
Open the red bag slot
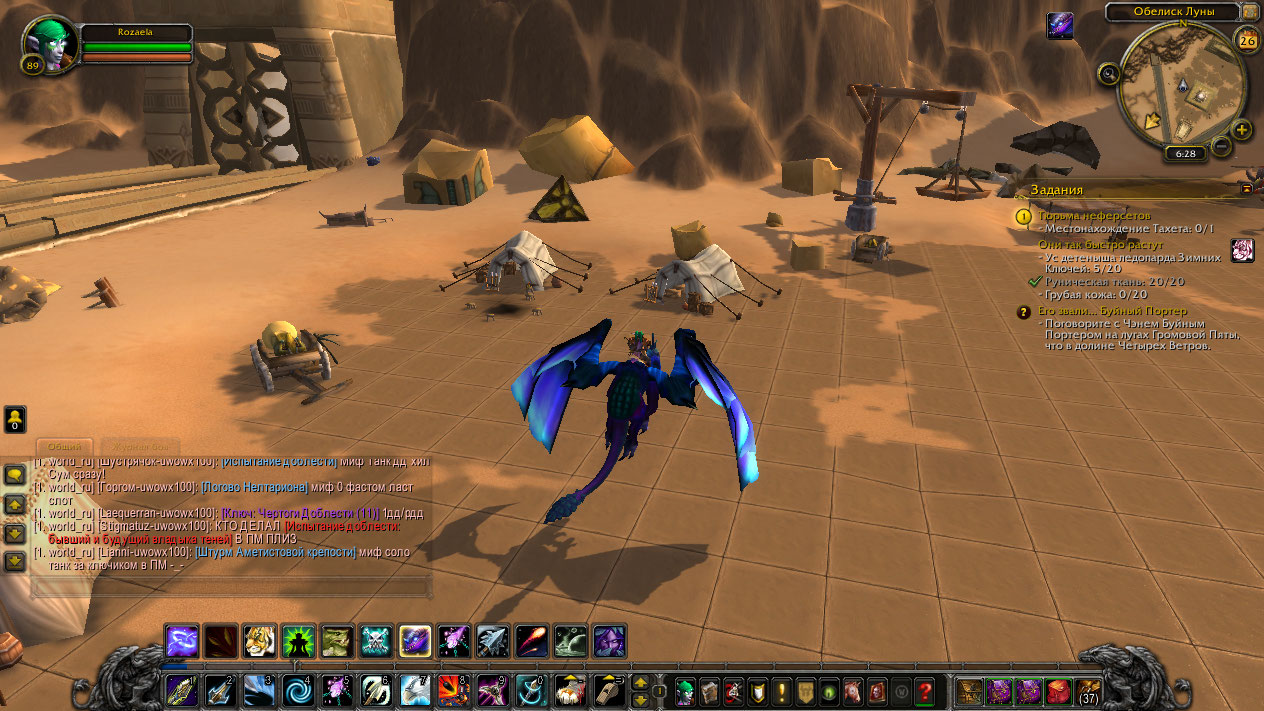(x=1058, y=691)
